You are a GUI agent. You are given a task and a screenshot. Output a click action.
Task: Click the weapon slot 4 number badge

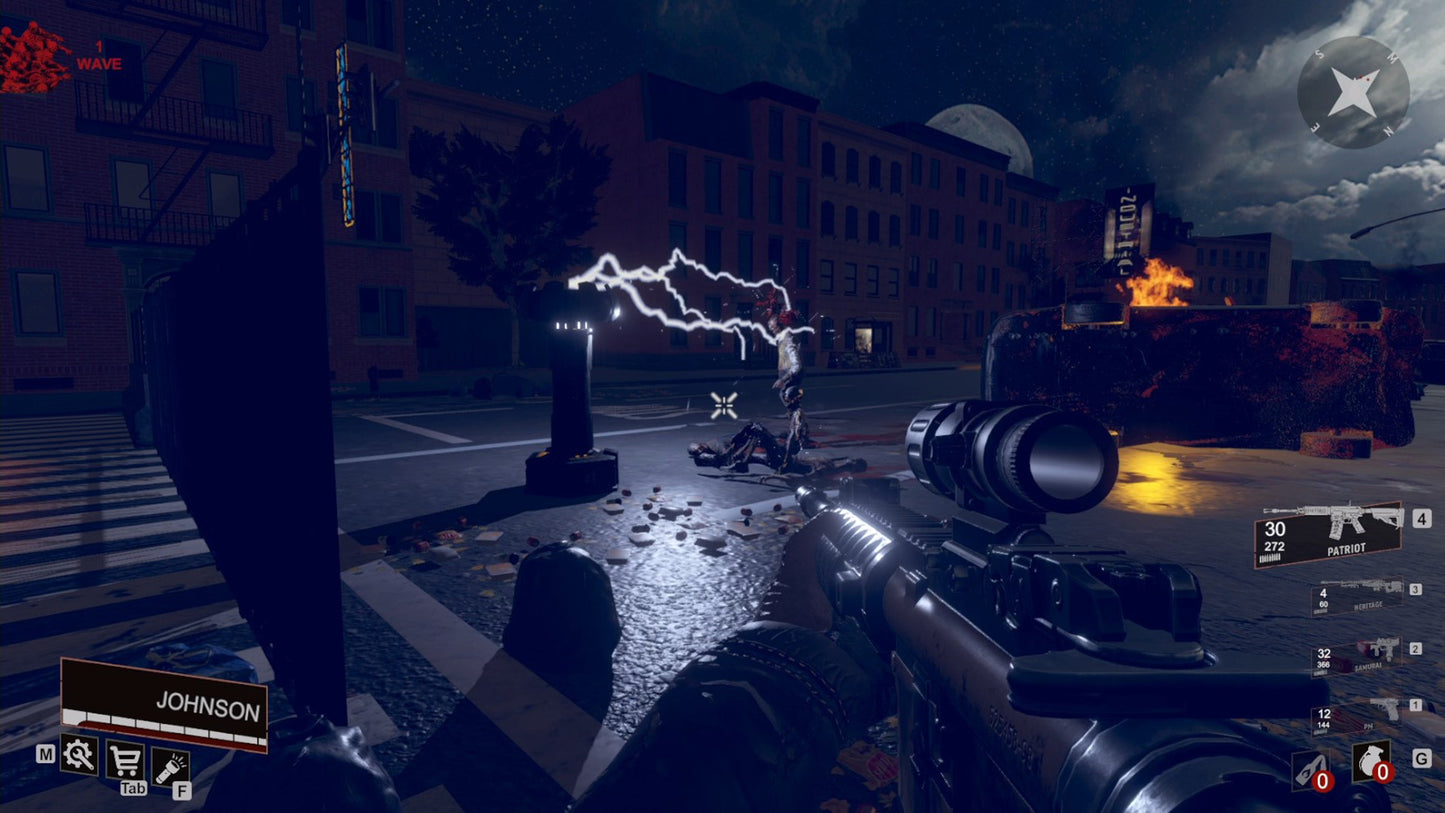(x=1421, y=518)
